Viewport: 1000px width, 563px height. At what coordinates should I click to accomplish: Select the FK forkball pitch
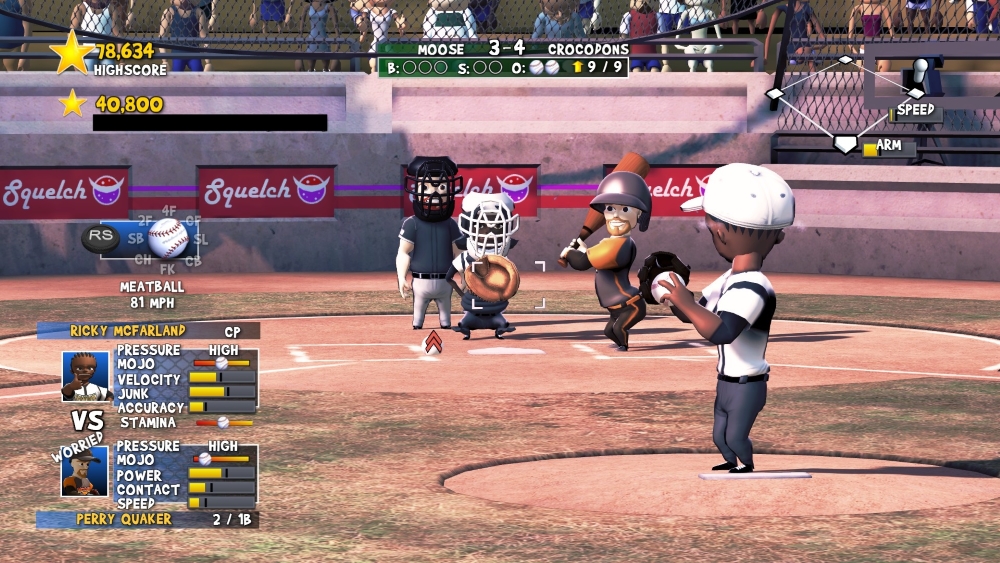[x=168, y=268]
